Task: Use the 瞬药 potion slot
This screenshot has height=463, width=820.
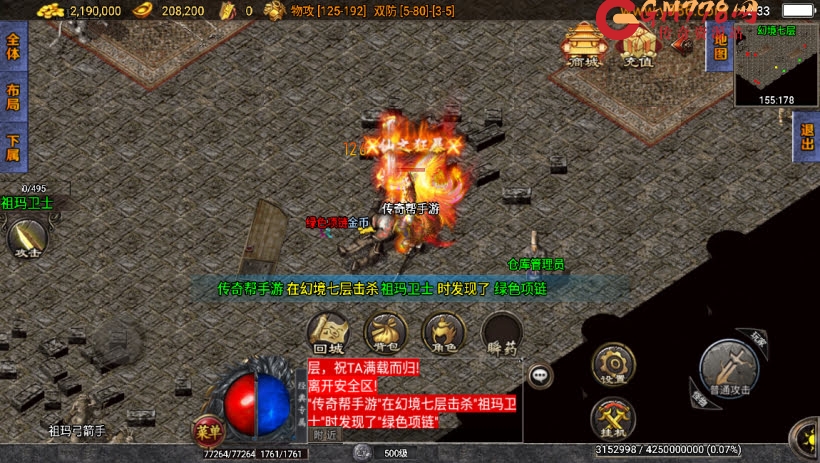Action: click(500, 333)
